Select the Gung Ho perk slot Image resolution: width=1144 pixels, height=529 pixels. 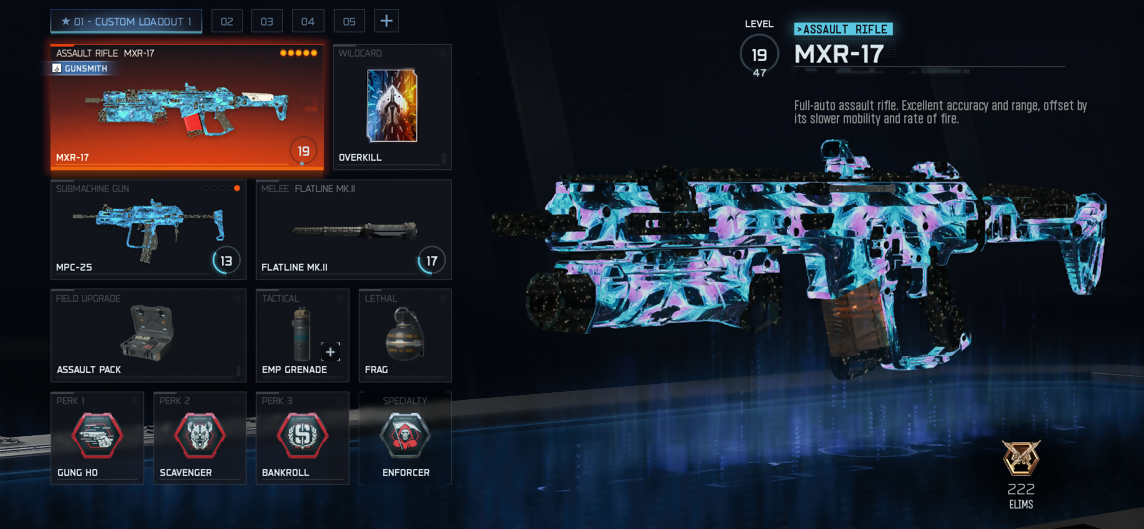[x=97, y=438]
